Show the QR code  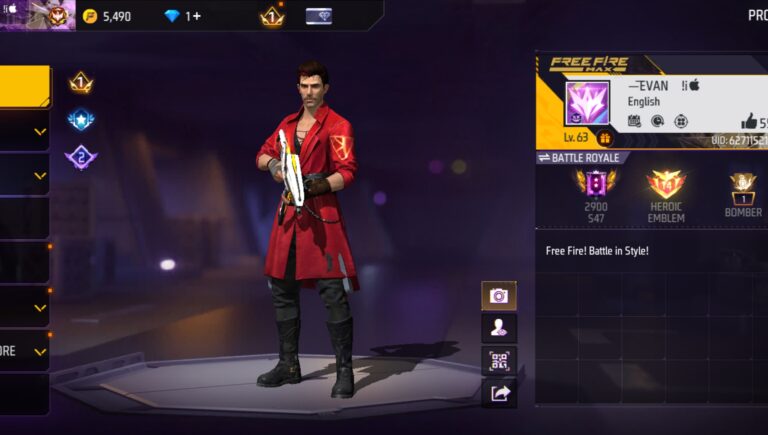[499, 360]
